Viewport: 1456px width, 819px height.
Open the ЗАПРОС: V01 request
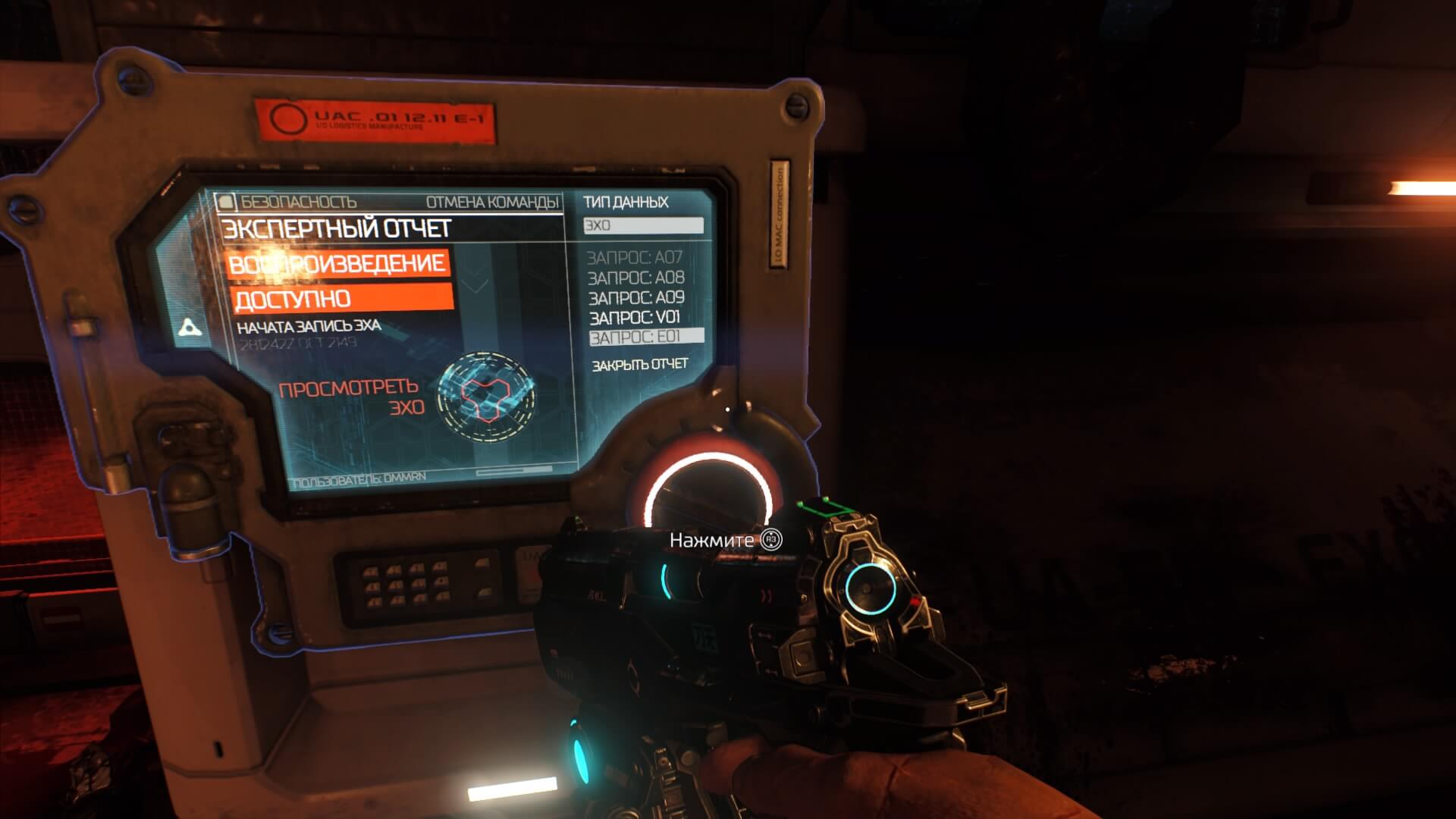click(x=635, y=318)
